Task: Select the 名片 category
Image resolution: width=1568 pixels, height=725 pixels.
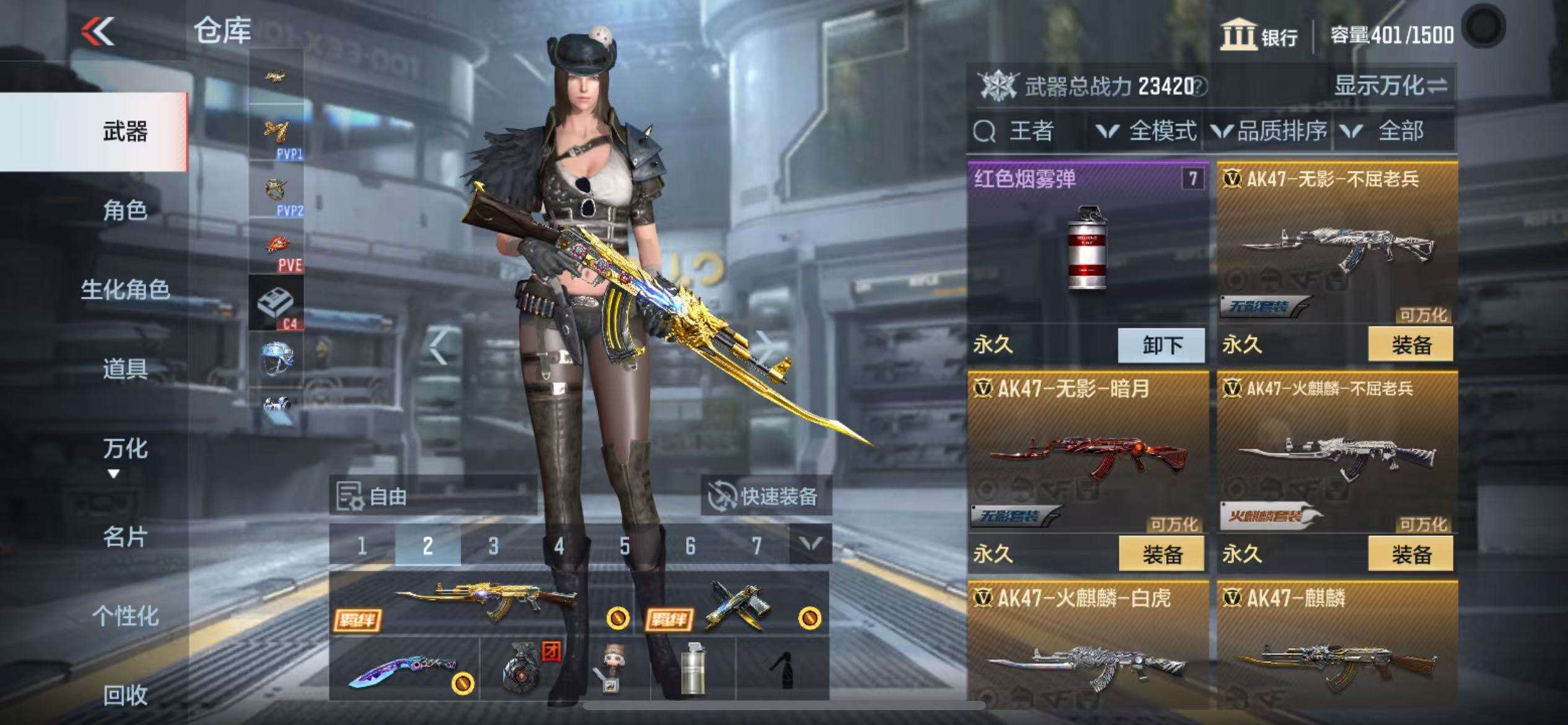Action: [x=125, y=537]
